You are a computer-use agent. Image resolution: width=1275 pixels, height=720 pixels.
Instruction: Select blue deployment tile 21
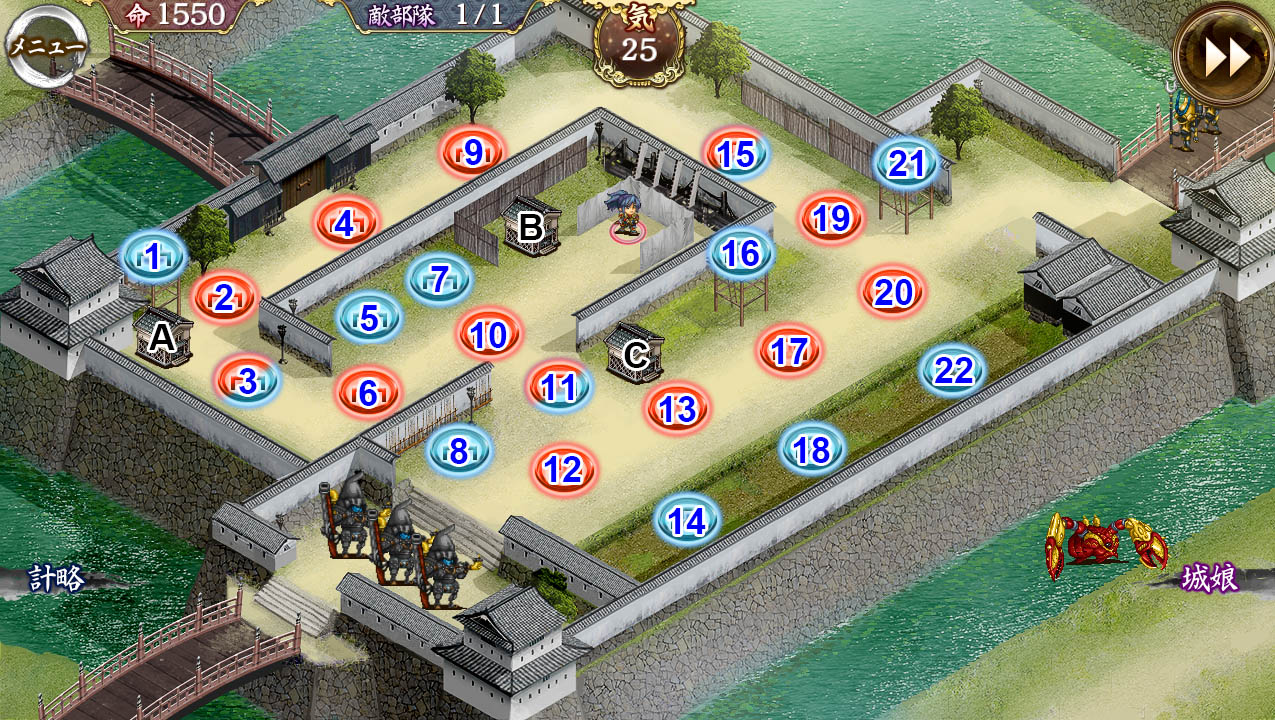pyautogui.click(x=906, y=163)
